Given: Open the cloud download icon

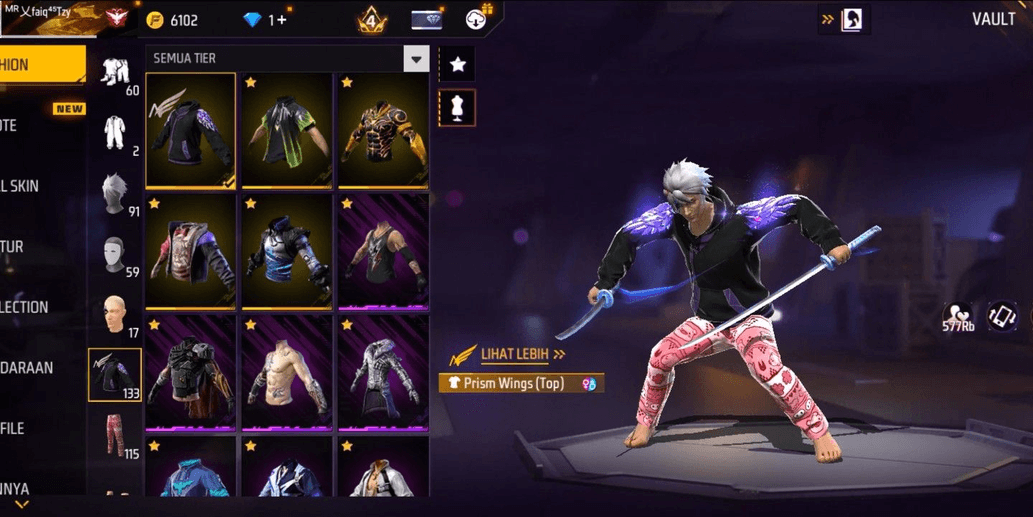Looking at the screenshot, I should point(478,19).
